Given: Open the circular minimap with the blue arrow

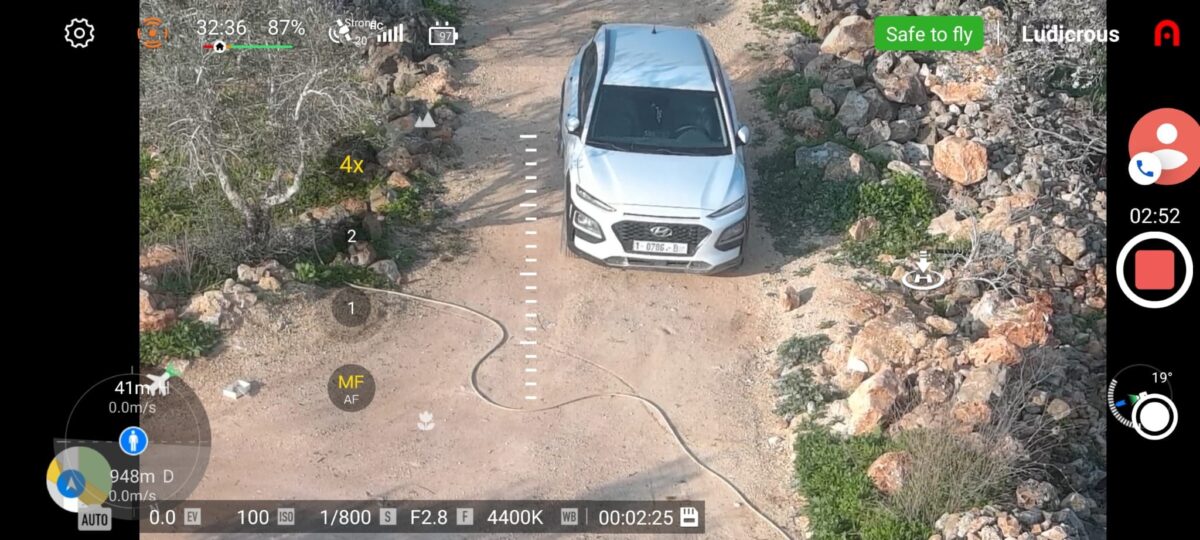Looking at the screenshot, I should coord(78,480).
